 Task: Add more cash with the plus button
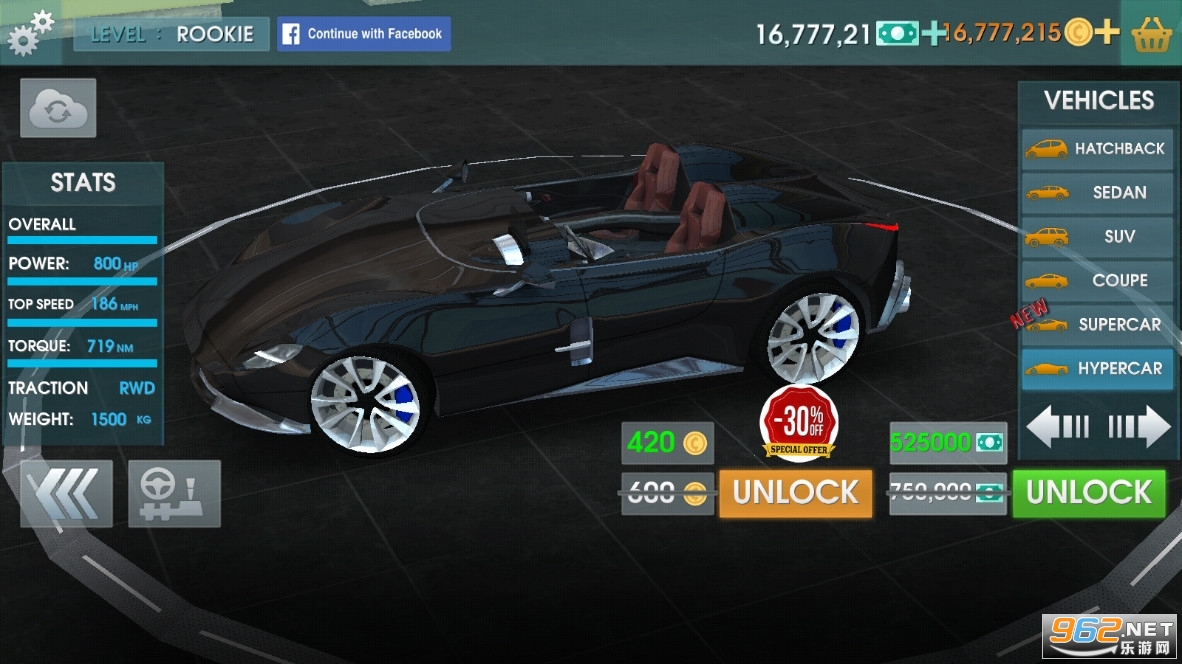coord(933,33)
